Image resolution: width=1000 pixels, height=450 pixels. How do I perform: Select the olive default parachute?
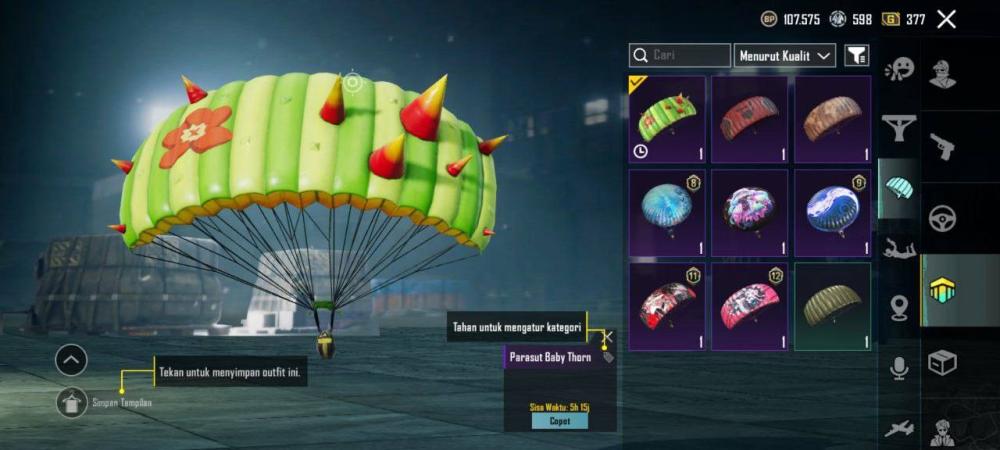point(832,306)
